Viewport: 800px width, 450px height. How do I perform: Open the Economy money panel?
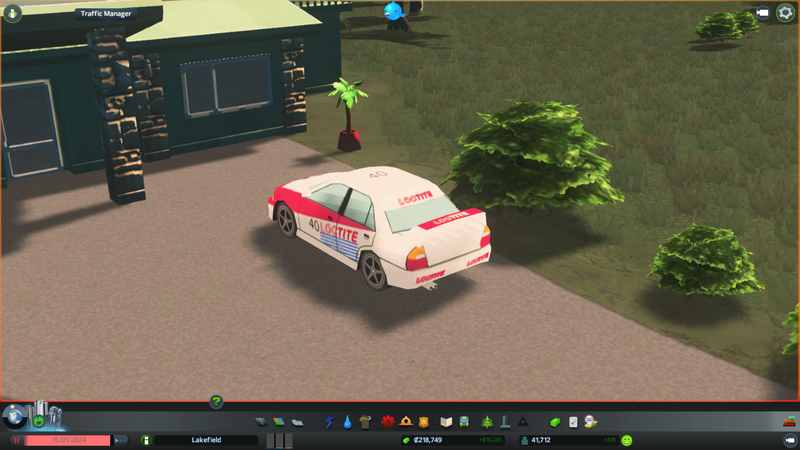click(556, 422)
